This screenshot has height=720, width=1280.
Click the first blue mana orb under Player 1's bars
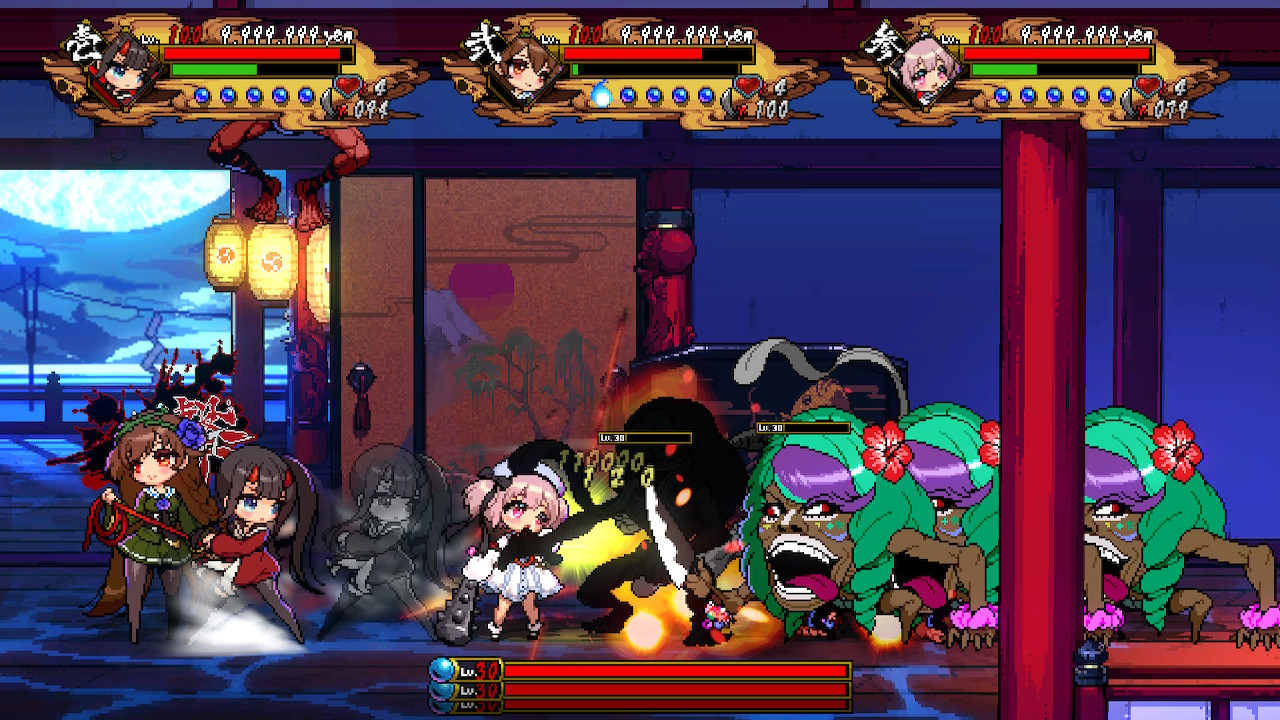[203, 96]
